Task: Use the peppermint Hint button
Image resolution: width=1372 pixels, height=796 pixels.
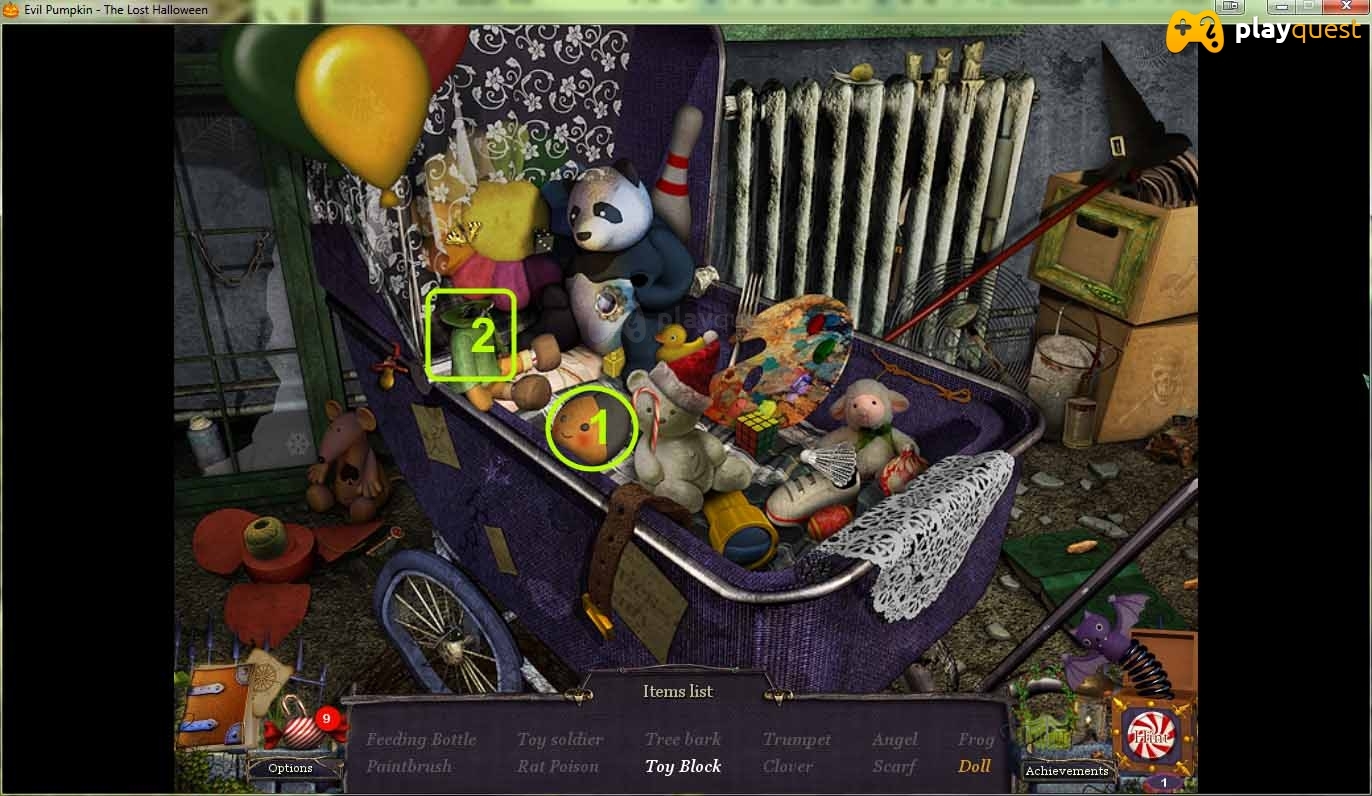Action: point(1150,737)
